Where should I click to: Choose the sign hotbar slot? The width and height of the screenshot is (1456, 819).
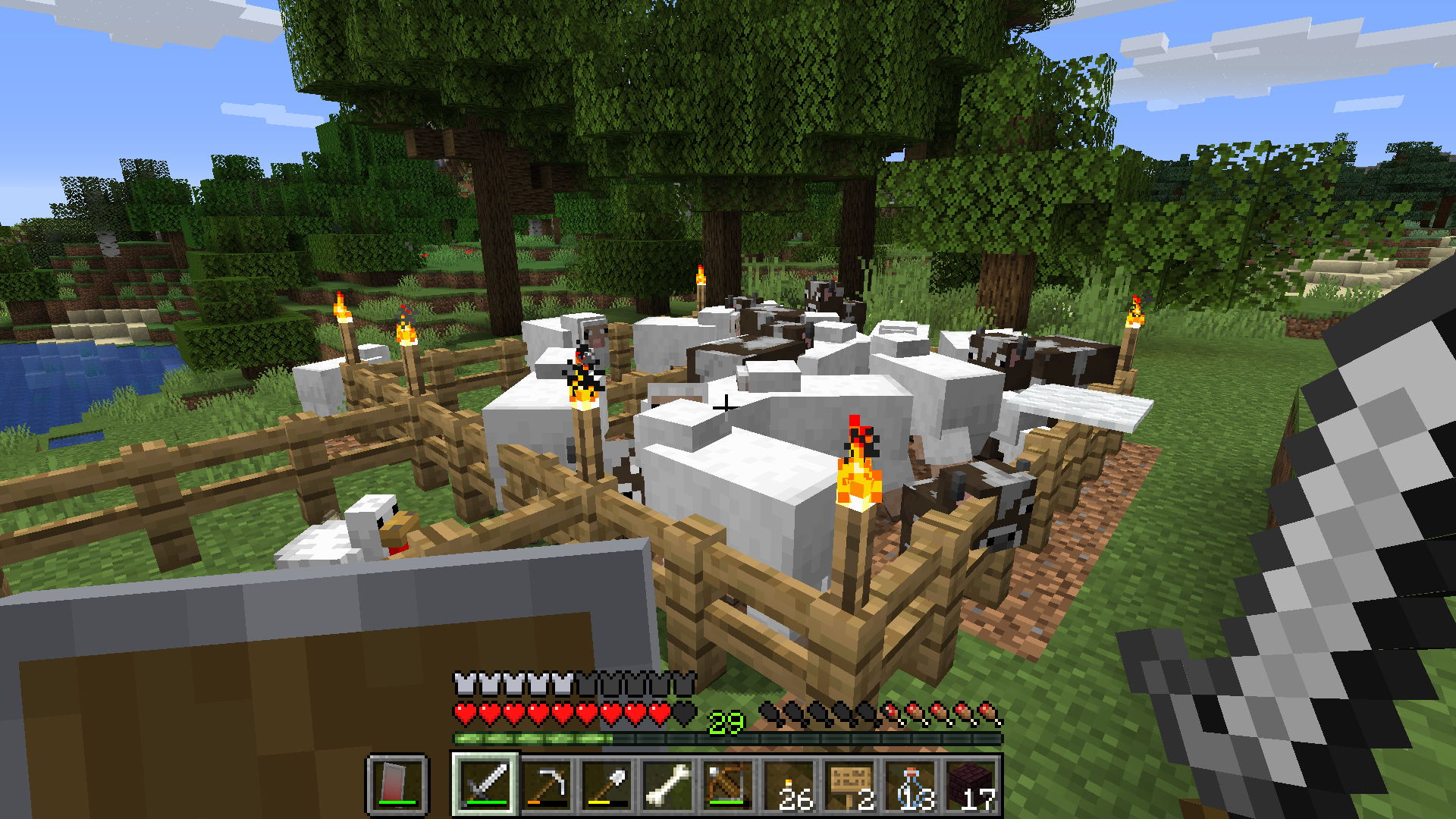849,784
